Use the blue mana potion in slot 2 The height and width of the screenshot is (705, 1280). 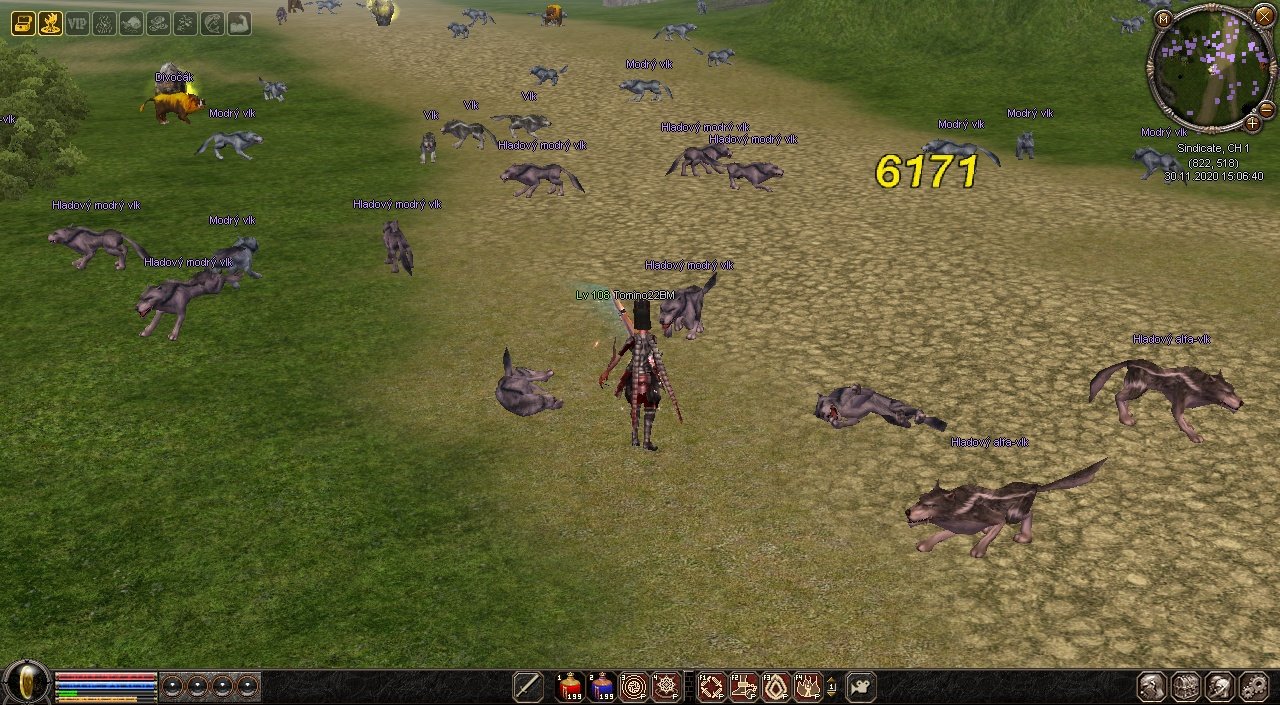[602, 686]
